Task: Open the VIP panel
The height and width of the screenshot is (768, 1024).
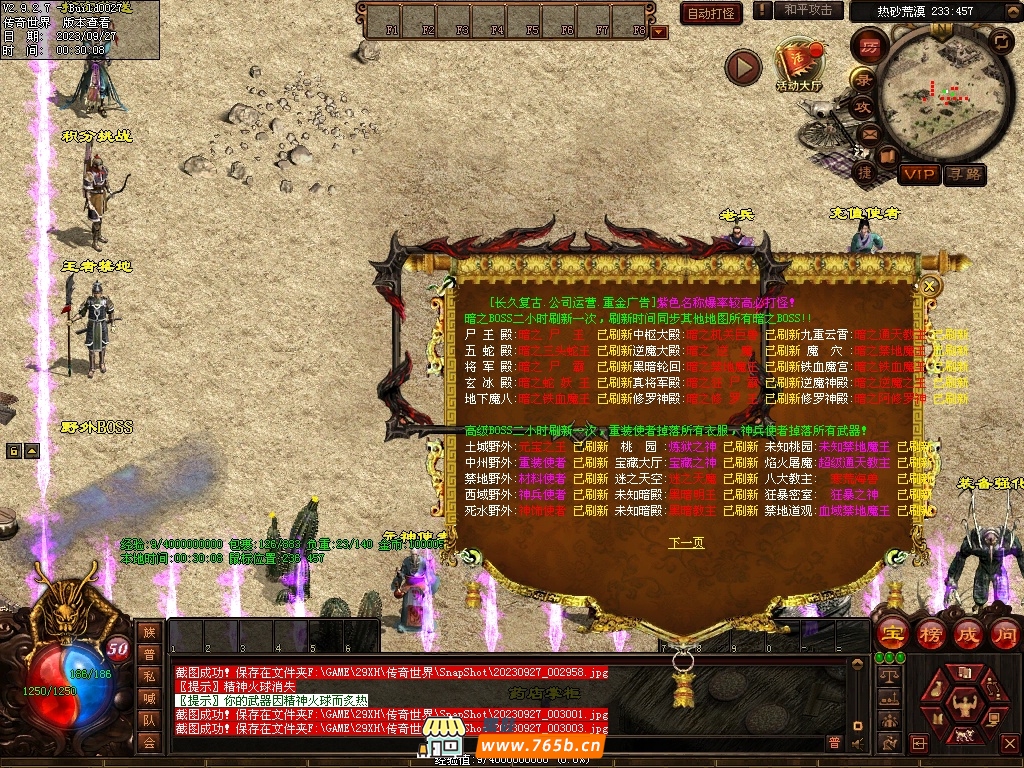Action: point(919,175)
